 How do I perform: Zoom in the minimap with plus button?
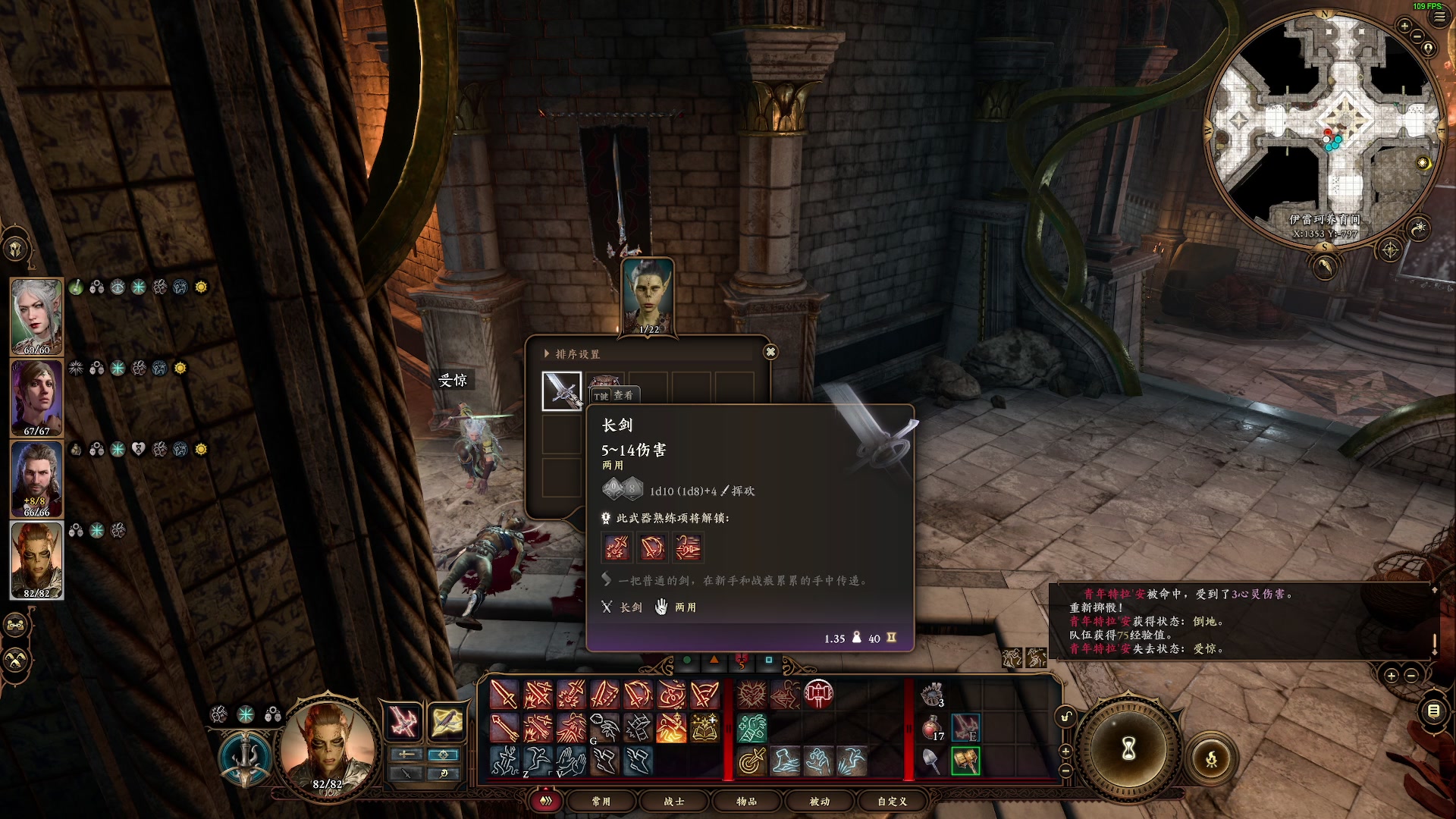pos(1404,27)
